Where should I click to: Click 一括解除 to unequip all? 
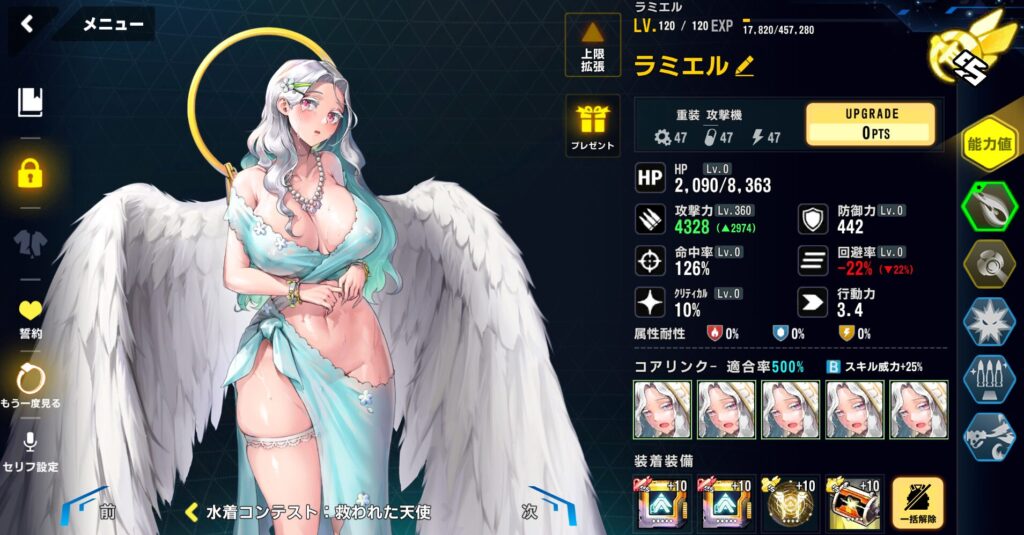click(917, 503)
